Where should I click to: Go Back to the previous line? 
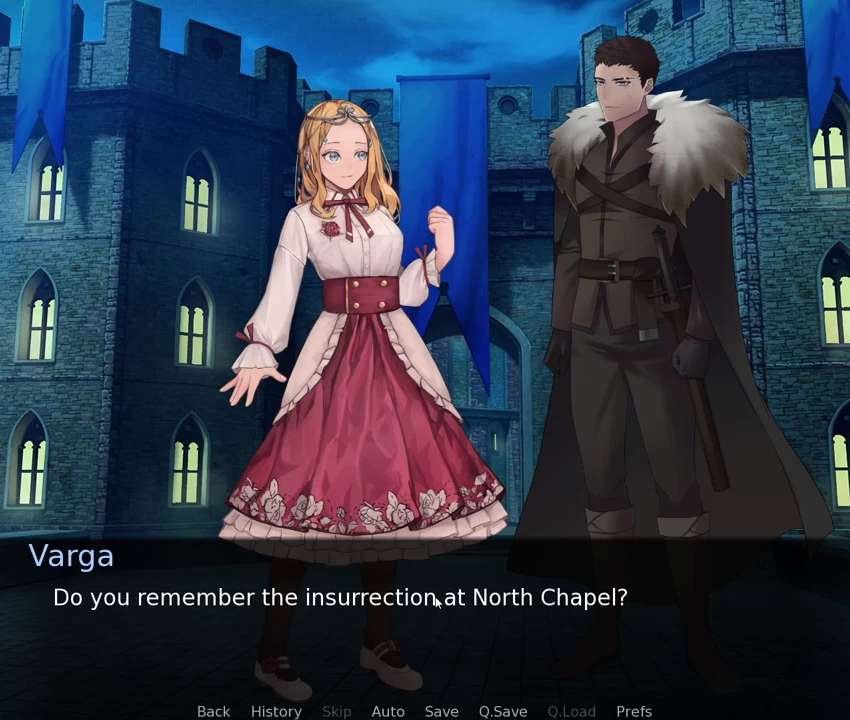213,711
